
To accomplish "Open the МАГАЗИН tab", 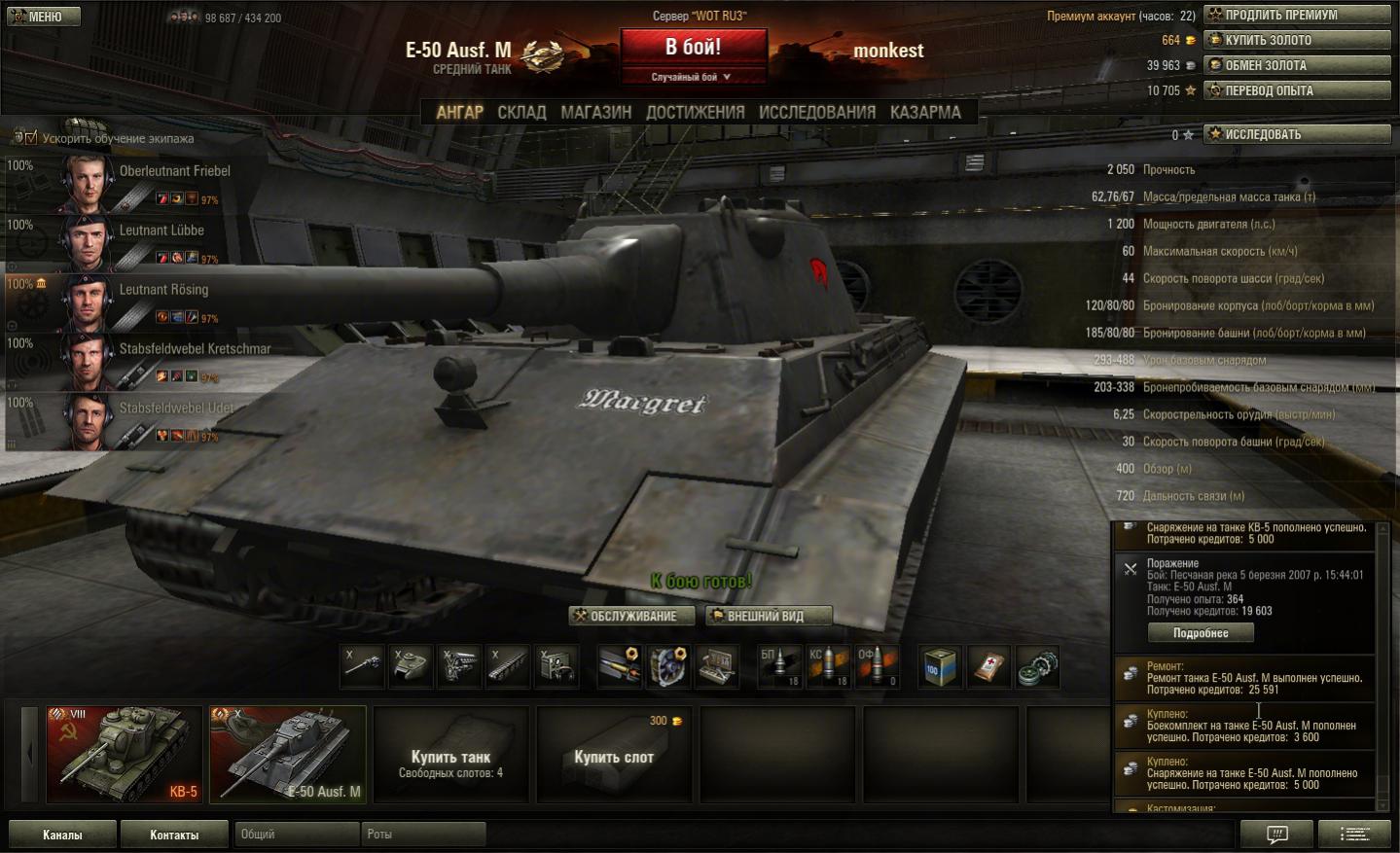I will click(595, 113).
